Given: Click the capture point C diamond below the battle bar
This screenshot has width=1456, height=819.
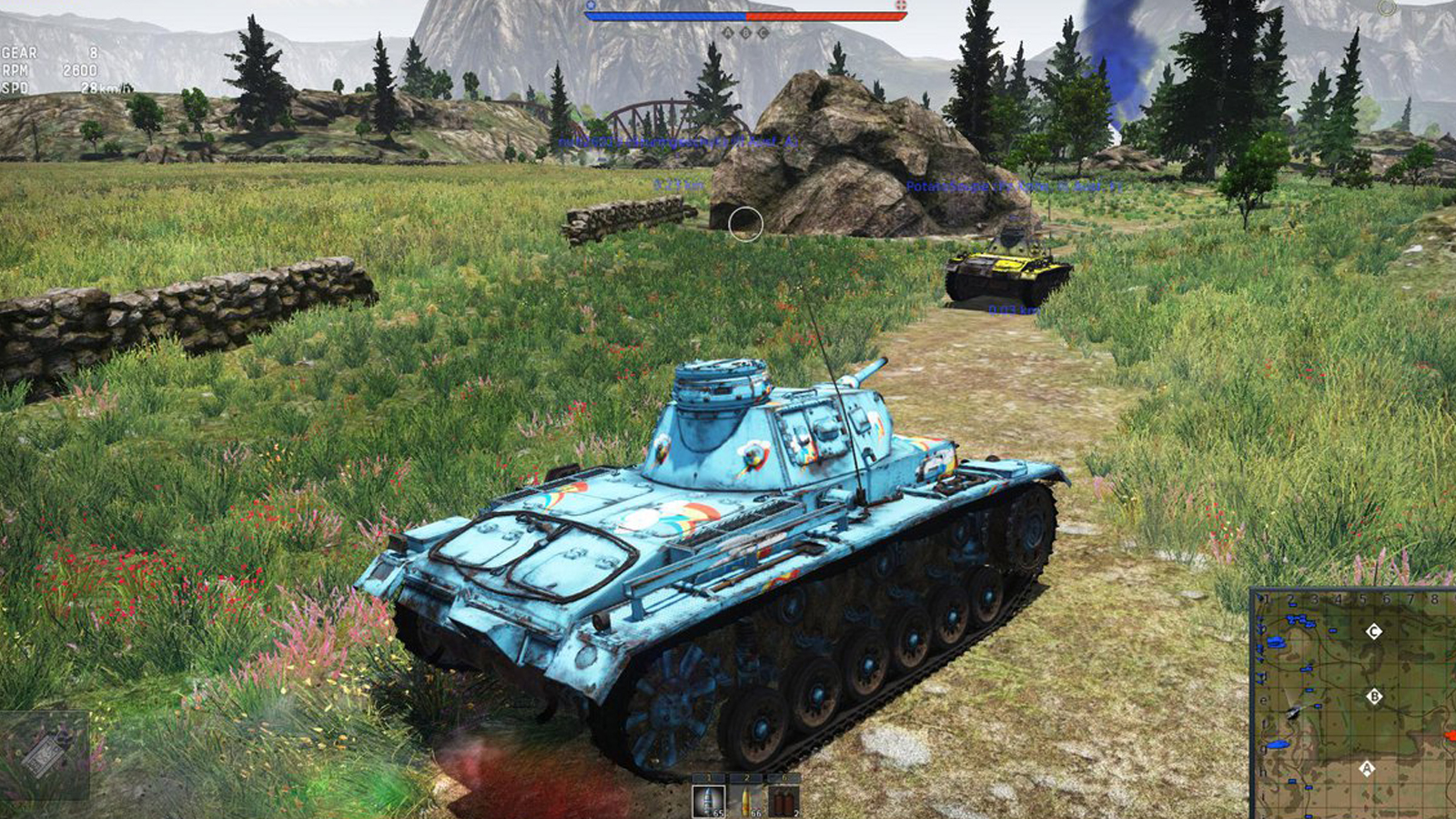Looking at the screenshot, I should (763, 33).
